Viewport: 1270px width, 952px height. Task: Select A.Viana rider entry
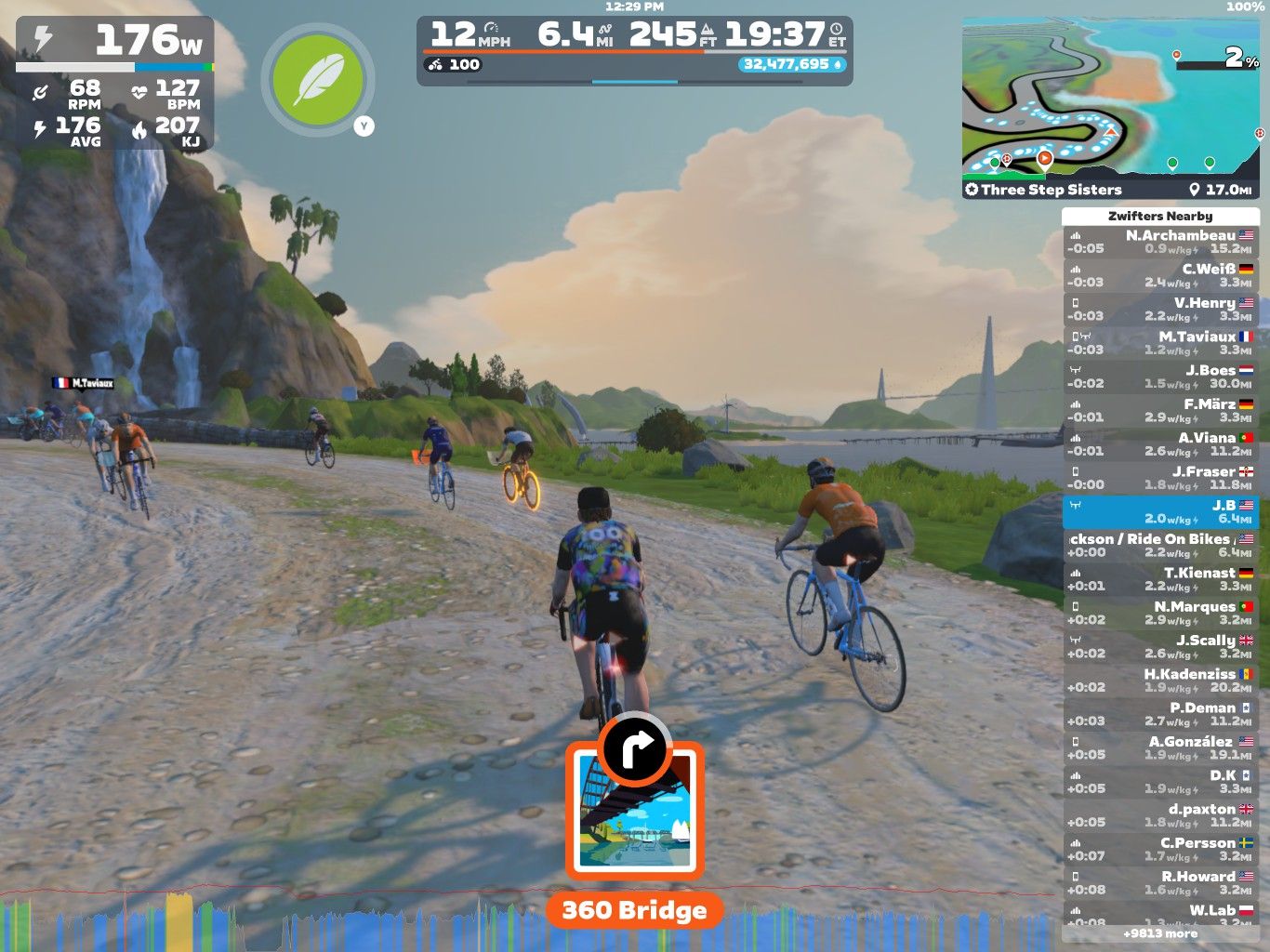(1160, 444)
